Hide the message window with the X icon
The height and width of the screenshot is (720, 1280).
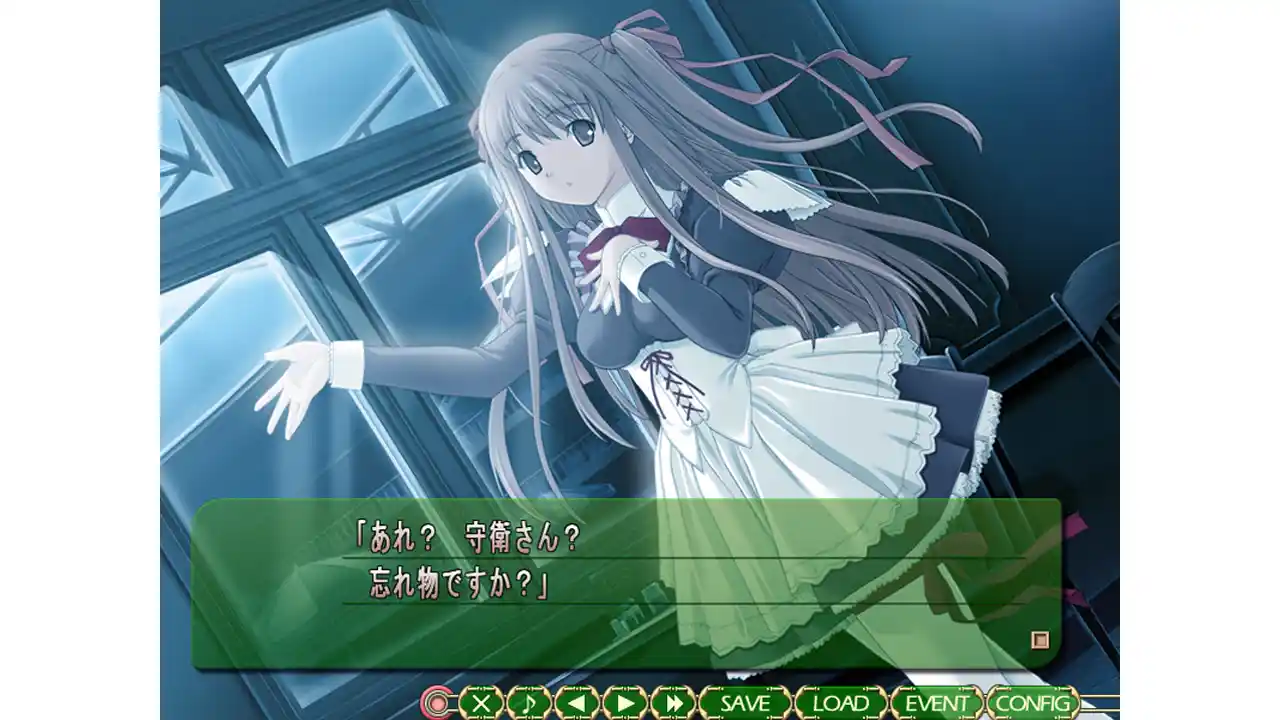point(482,703)
